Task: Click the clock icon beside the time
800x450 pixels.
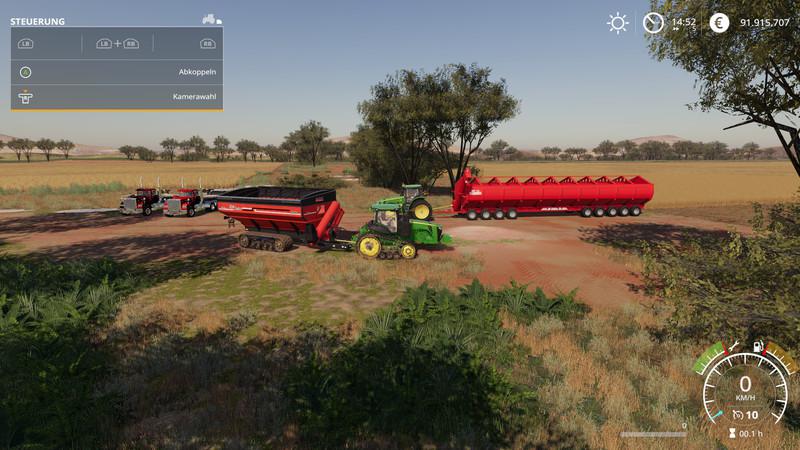Action: (x=653, y=22)
